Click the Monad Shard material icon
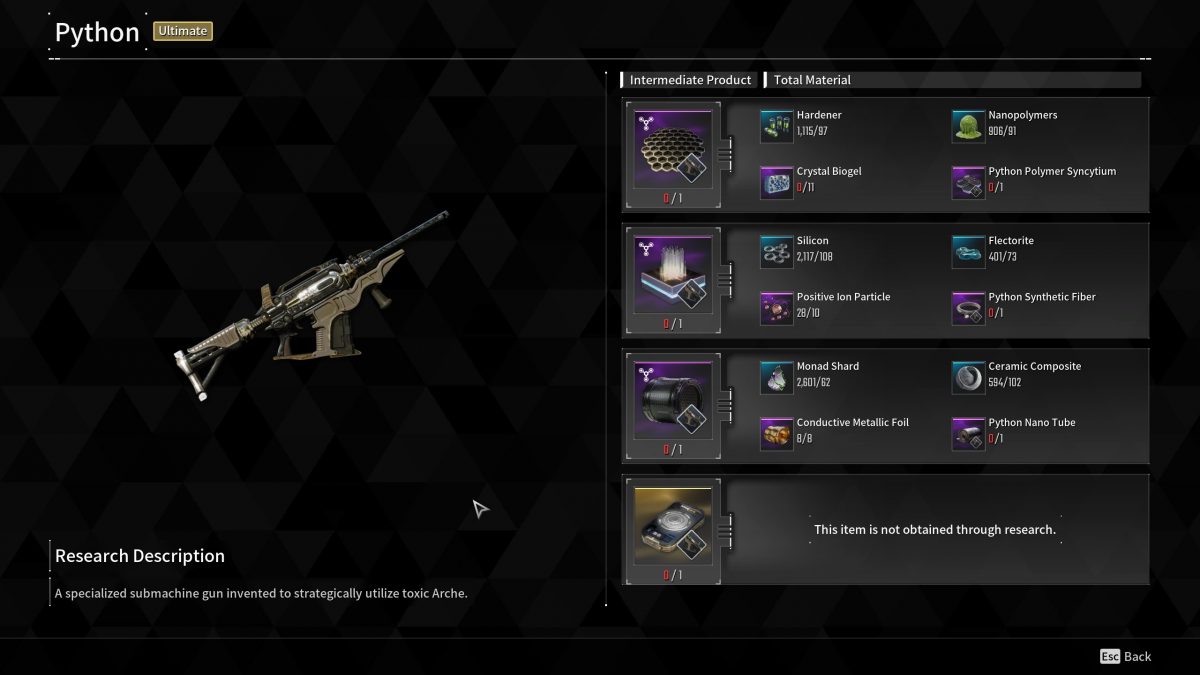1200x675 pixels. (776, 377)
